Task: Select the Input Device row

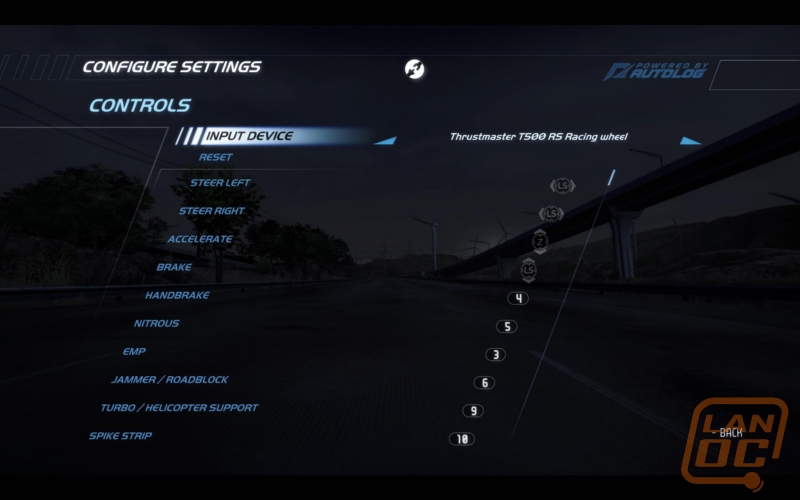Action: click(248, 137)
